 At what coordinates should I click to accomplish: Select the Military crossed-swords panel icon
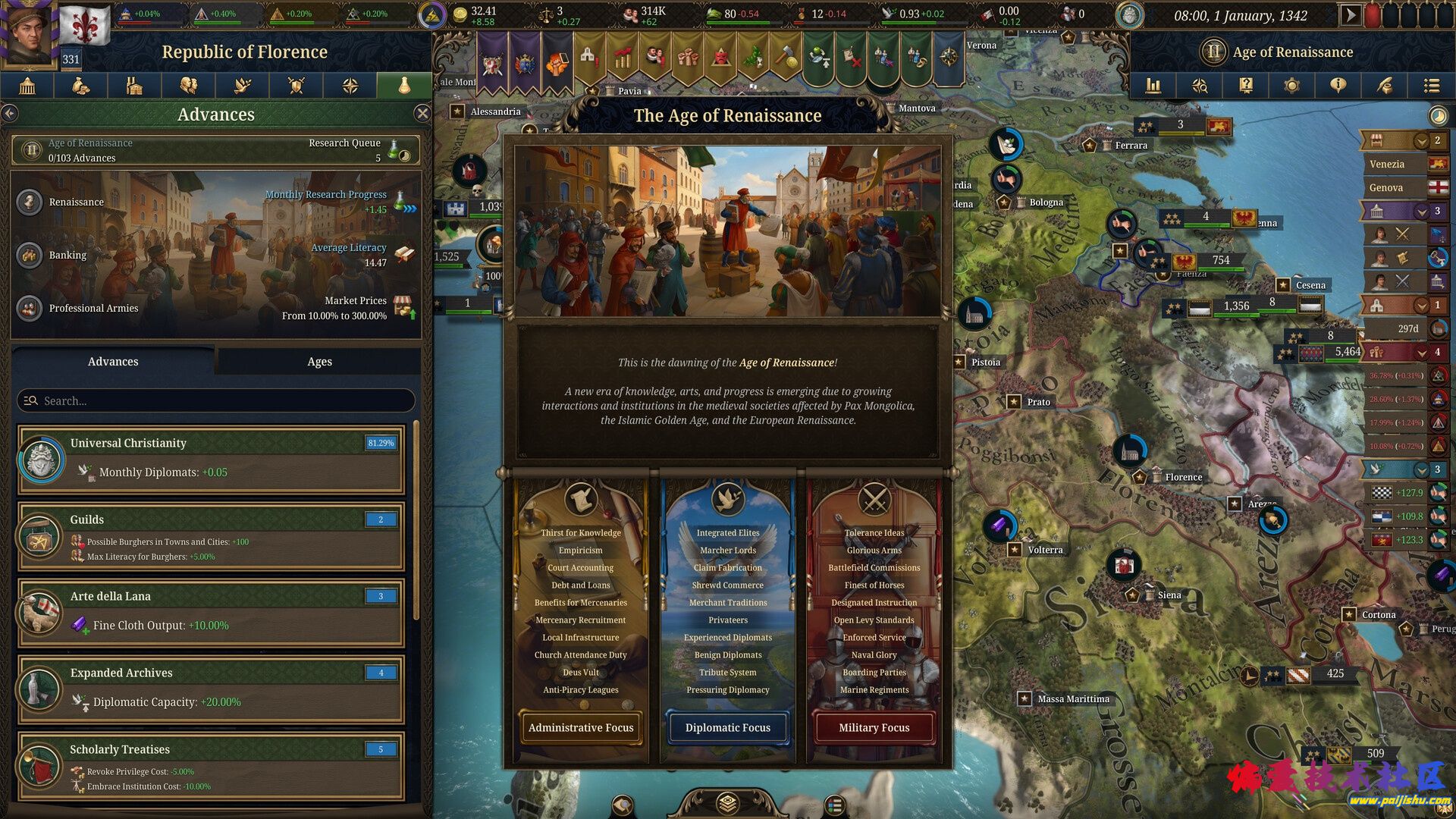[297, 86]
